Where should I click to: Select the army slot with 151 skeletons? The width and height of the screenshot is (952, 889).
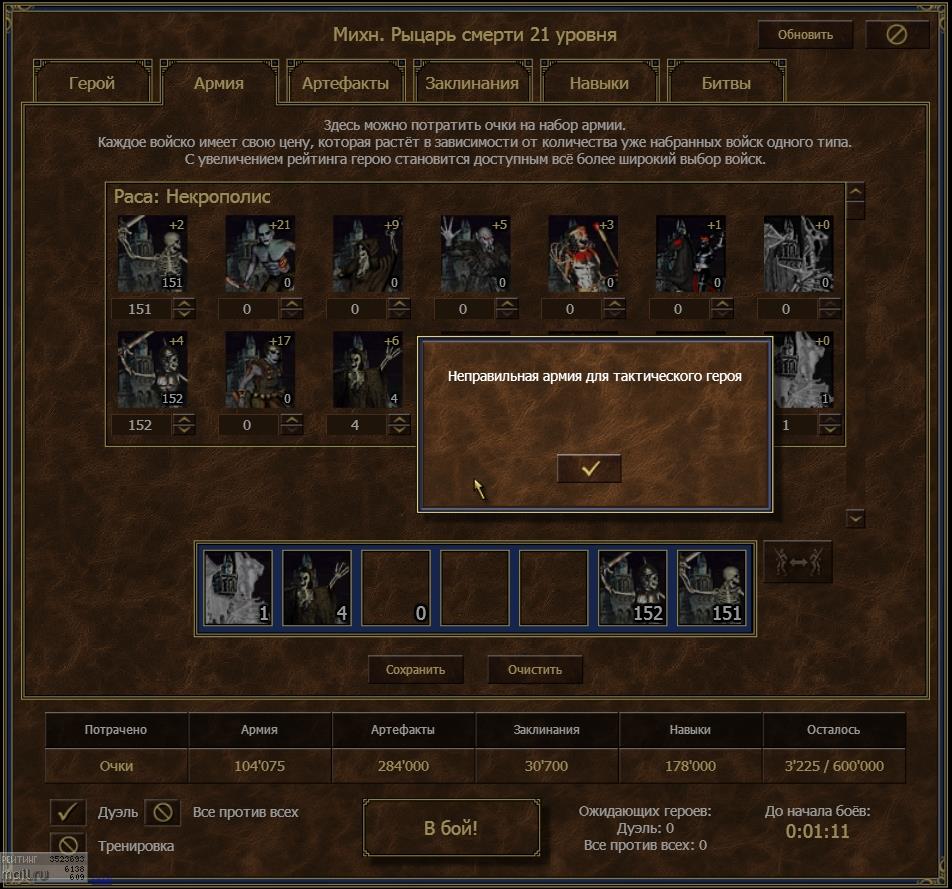click(x=712, y=588)
